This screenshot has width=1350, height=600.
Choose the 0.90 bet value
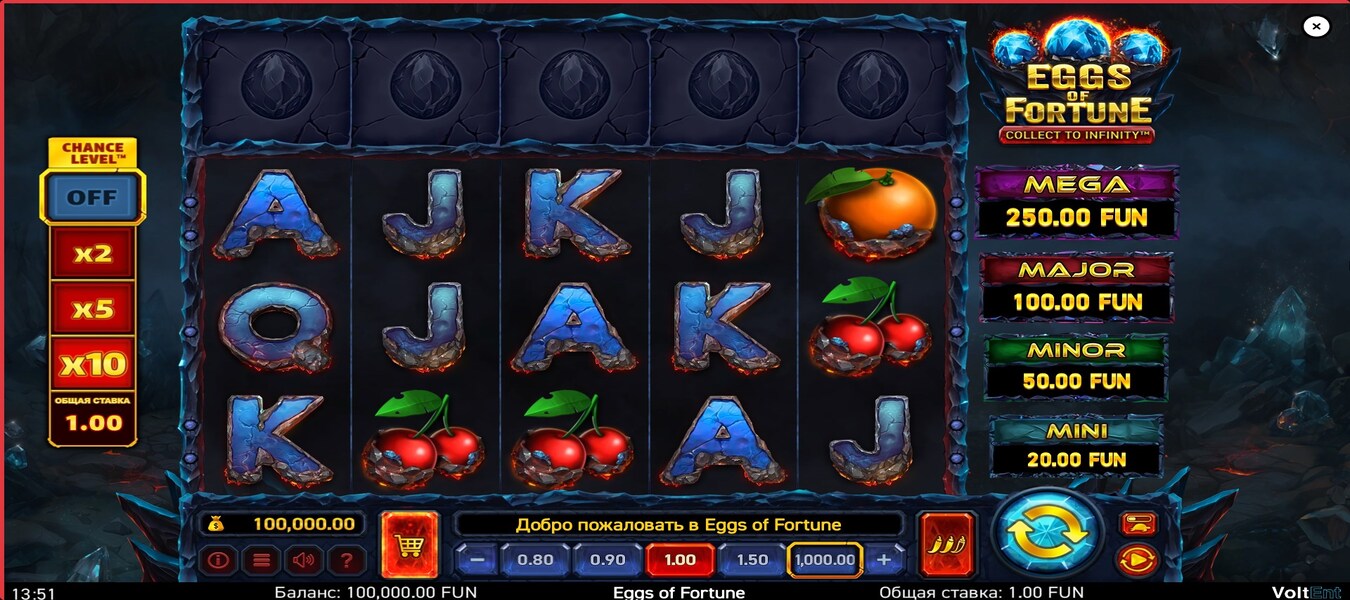coord(607,560)
